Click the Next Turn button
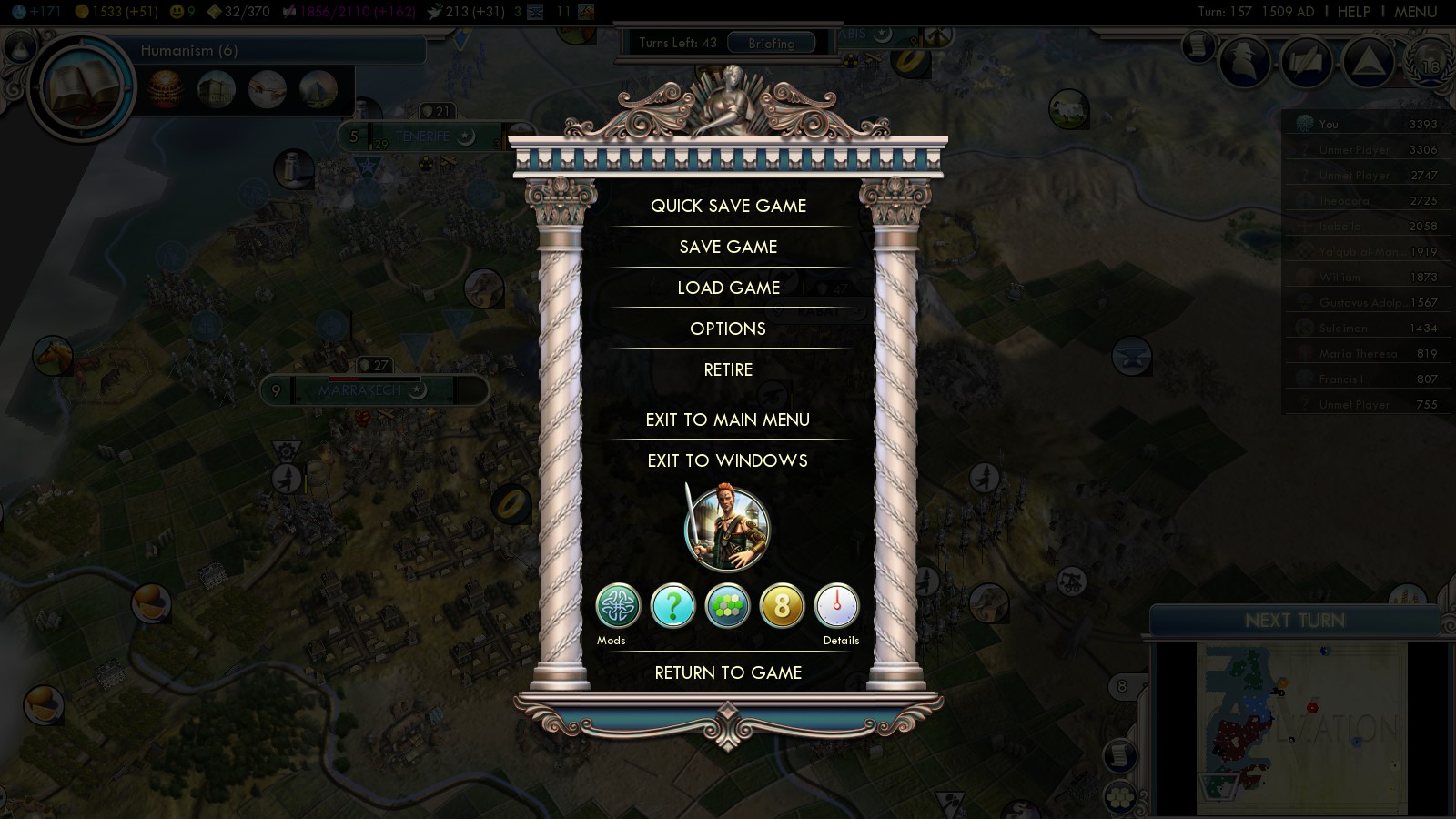 click(1294, 621)
